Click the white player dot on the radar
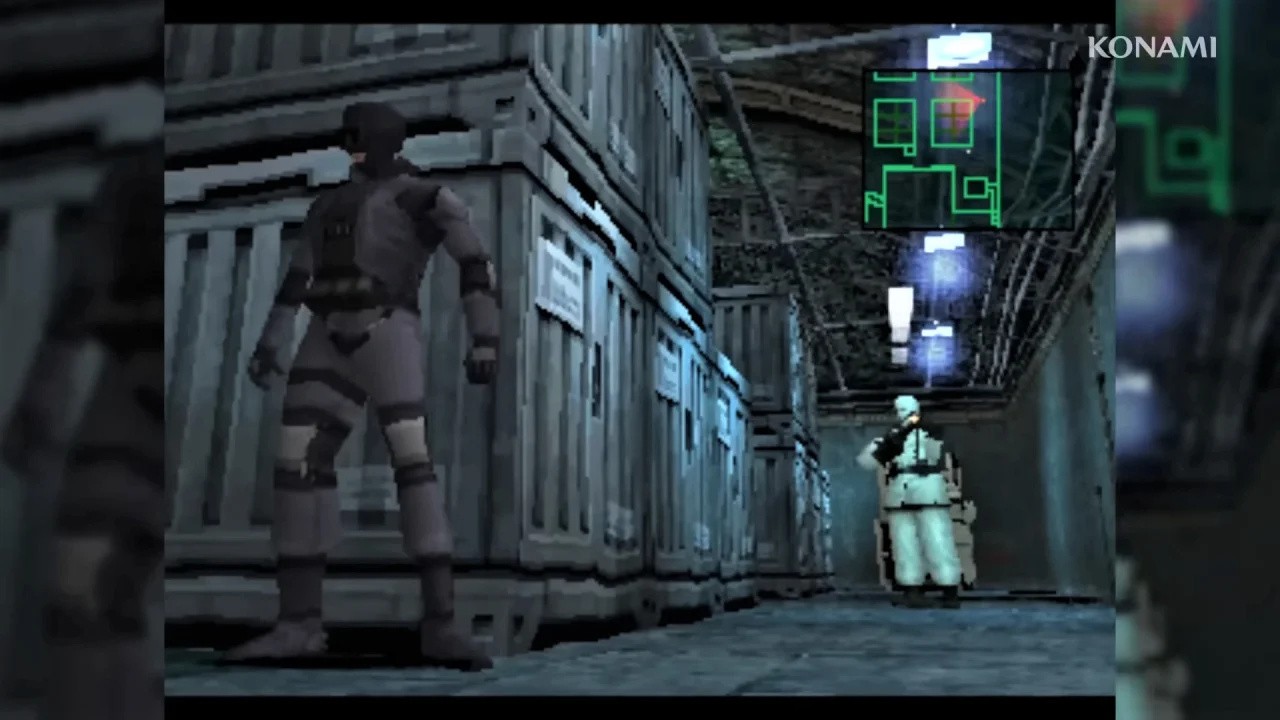Image resolution: width=1280 pixels, height=720 pixels. coord(968,150)
